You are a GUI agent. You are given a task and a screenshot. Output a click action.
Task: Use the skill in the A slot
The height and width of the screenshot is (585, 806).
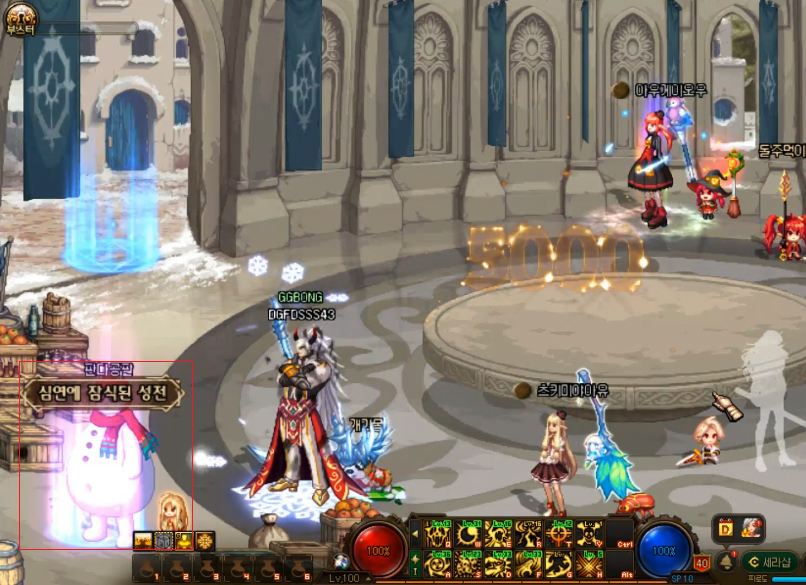coord(439,564)
